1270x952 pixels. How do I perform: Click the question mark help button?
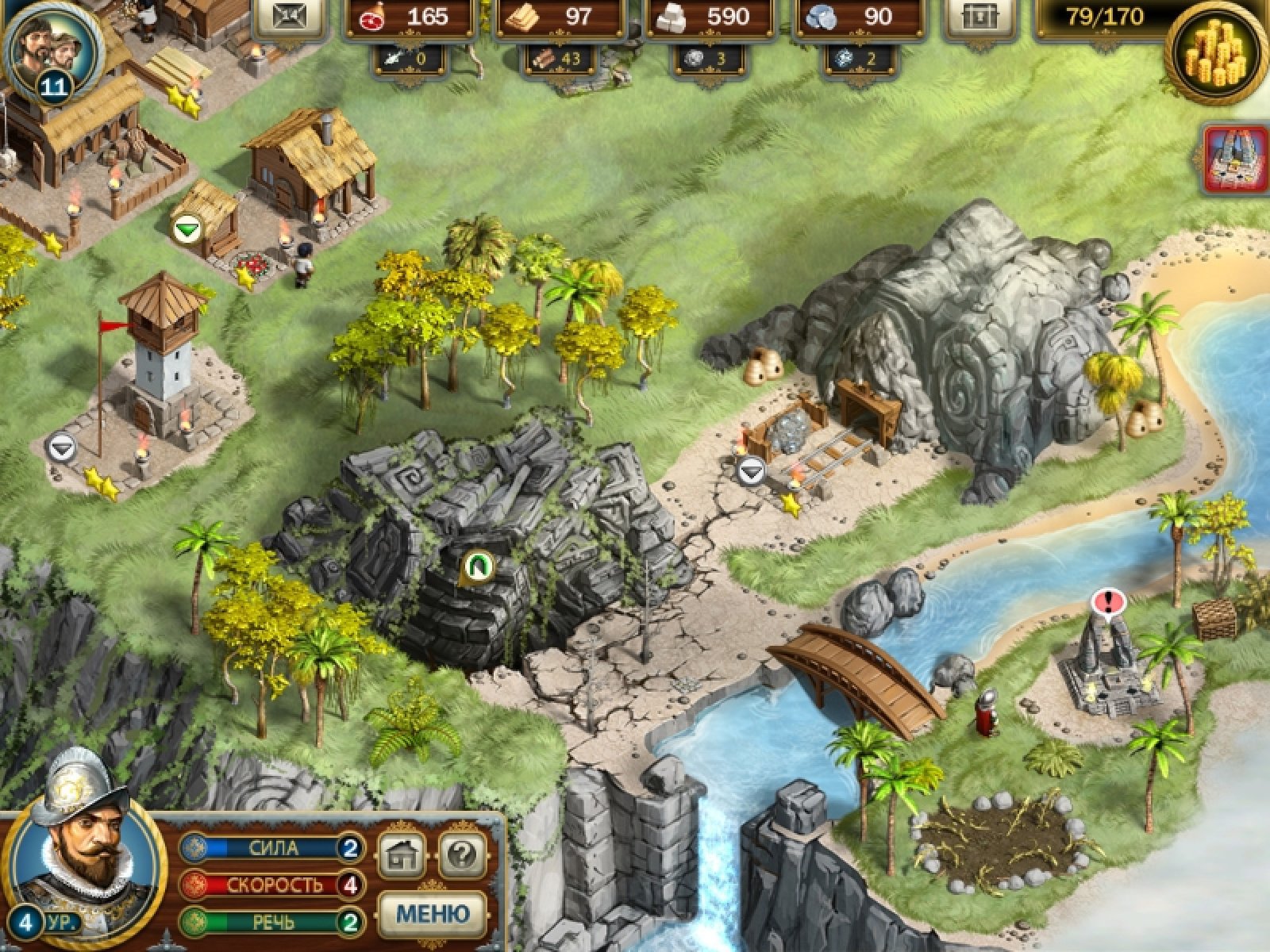coord(462,855)
